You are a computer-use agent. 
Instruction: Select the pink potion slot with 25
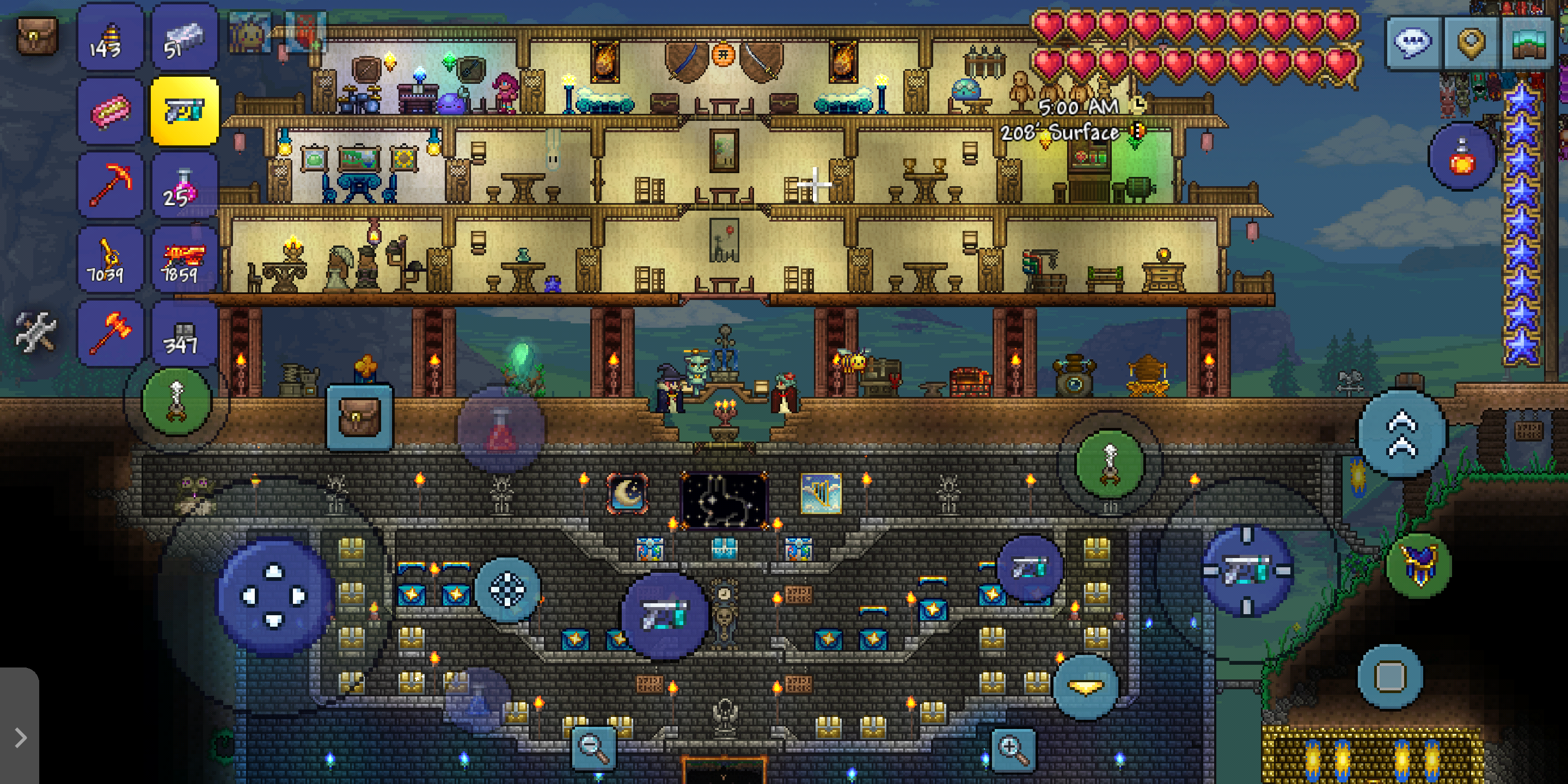click(x=184, y=186)
